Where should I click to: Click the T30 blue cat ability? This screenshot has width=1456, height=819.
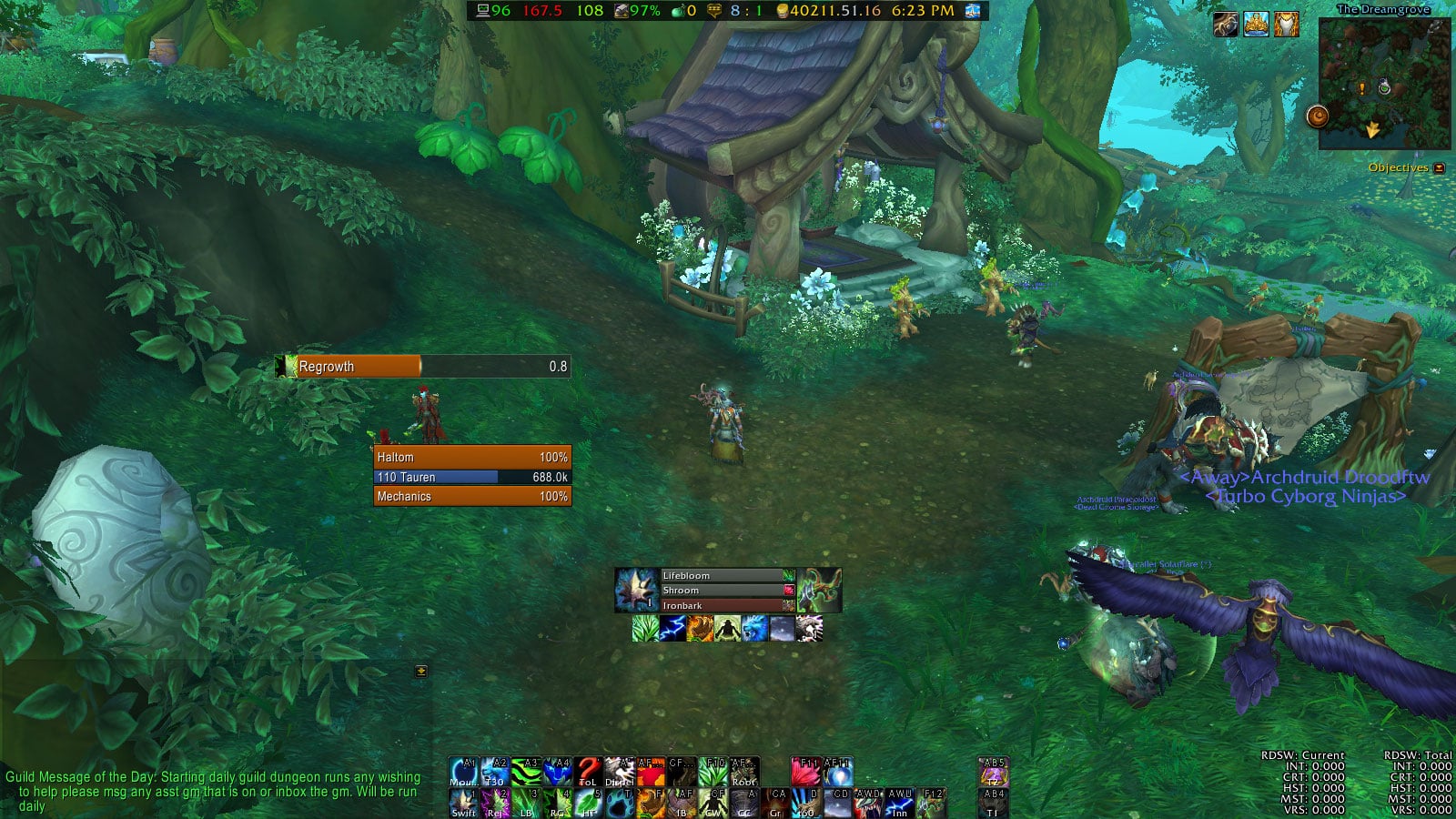click(494, 772)
